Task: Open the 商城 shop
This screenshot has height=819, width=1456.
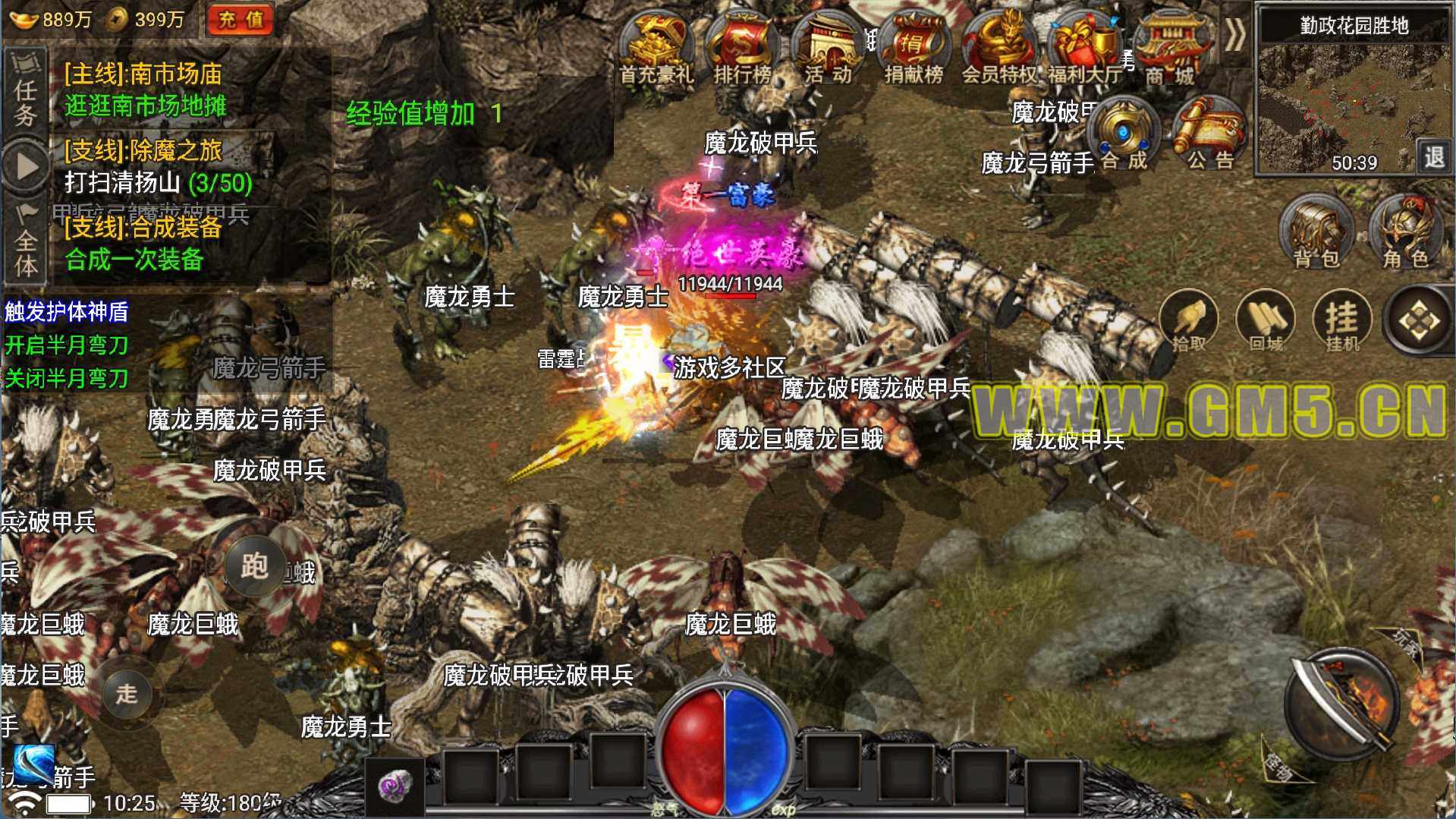Action: pos(1170,49)
